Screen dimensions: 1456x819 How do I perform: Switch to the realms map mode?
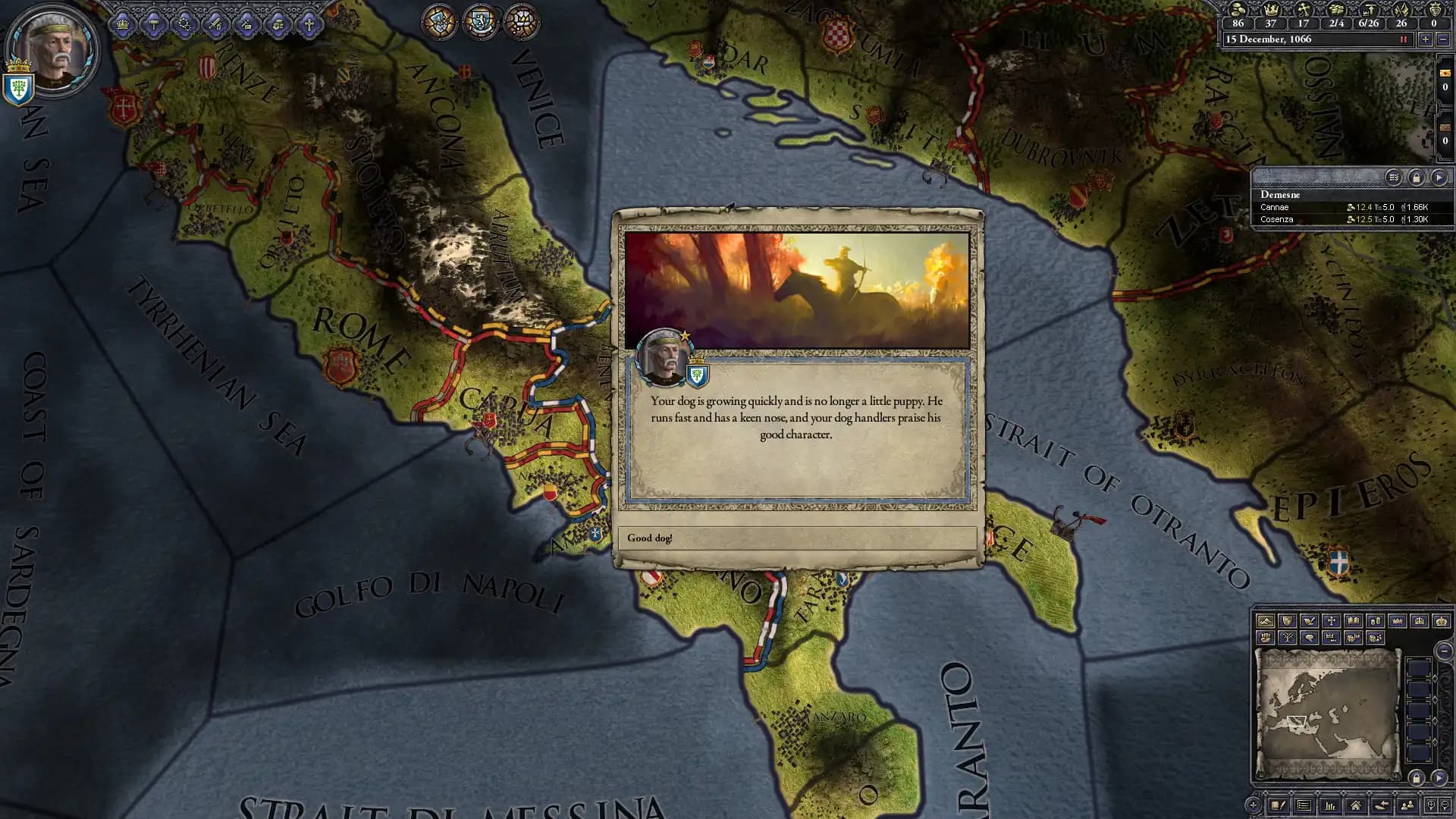tap(1288, 620)
